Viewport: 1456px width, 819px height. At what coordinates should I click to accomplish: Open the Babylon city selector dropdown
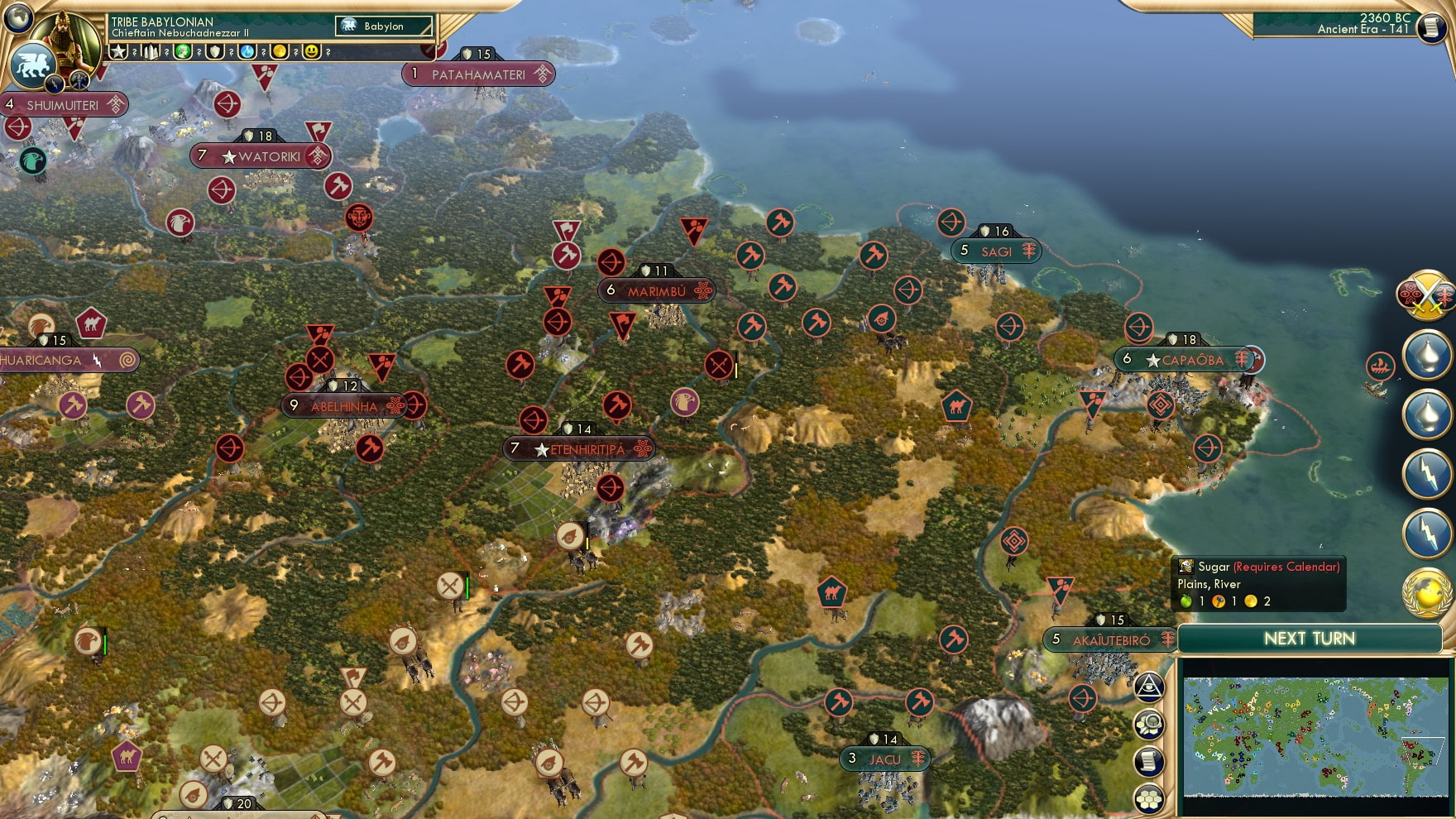(x=385, y=26)
